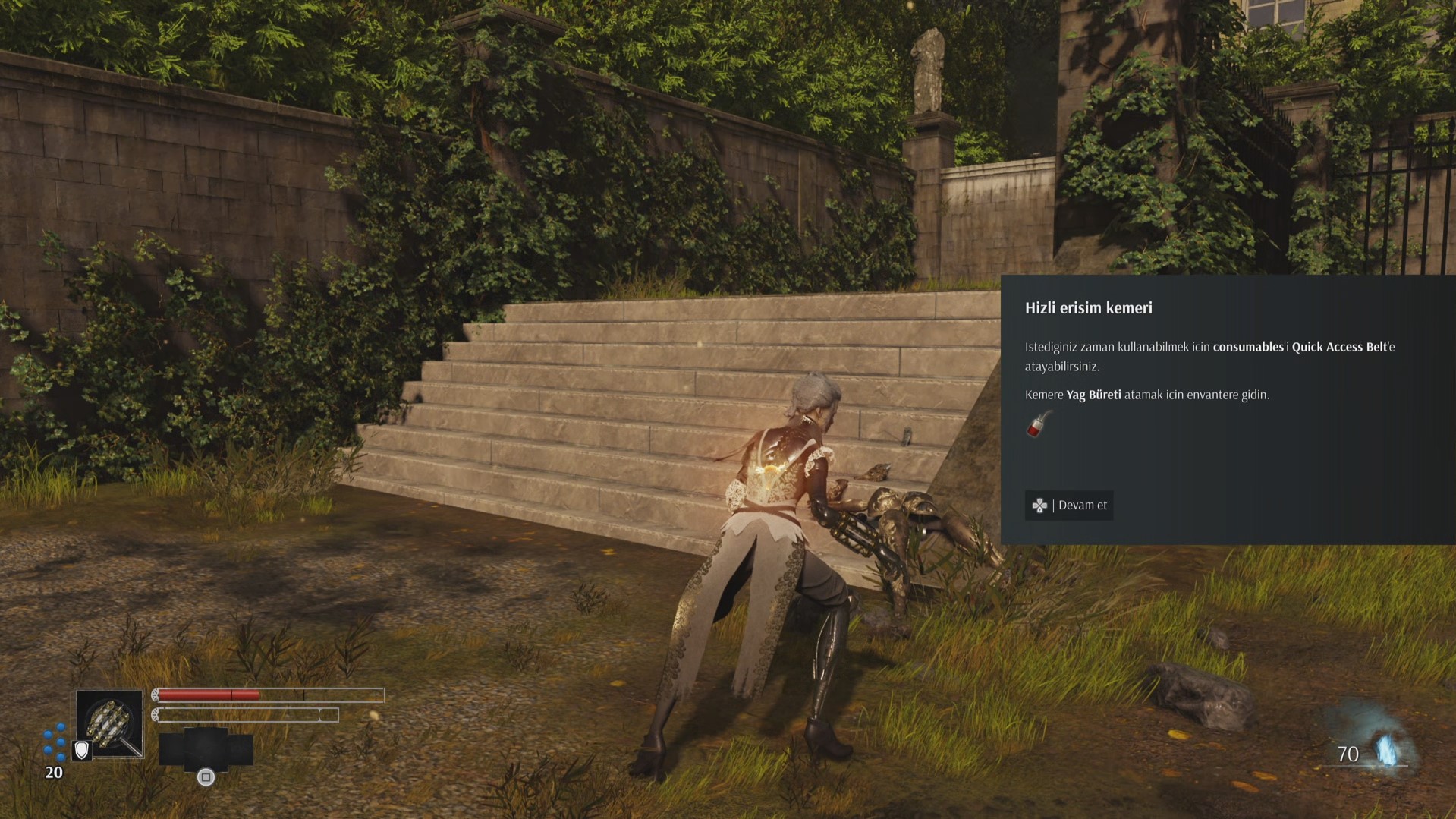The width and height of the screenshot is (1456, 819).
Task: Select the empty quick access belt slot
Action: [206, 748]
